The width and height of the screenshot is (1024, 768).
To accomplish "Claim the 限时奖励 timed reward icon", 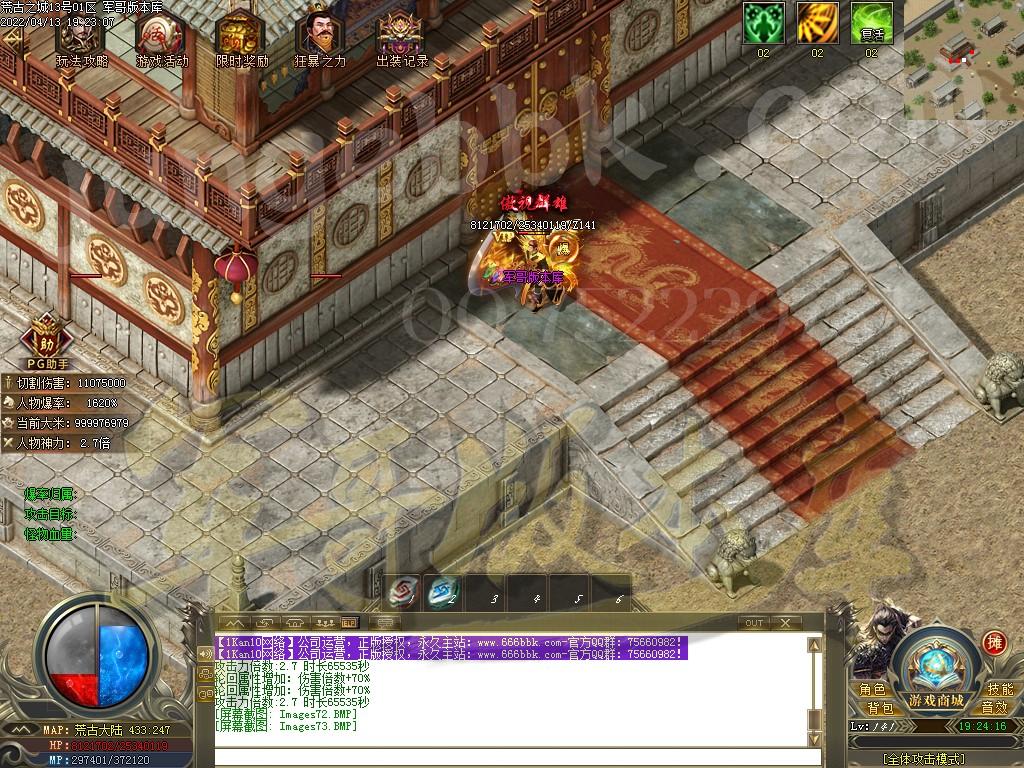I will 242,36.
